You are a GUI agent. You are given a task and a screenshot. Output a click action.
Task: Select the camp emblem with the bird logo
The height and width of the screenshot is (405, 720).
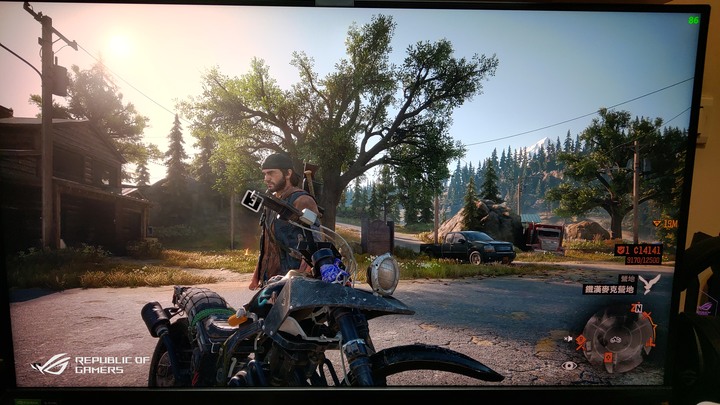pos(651,283)
